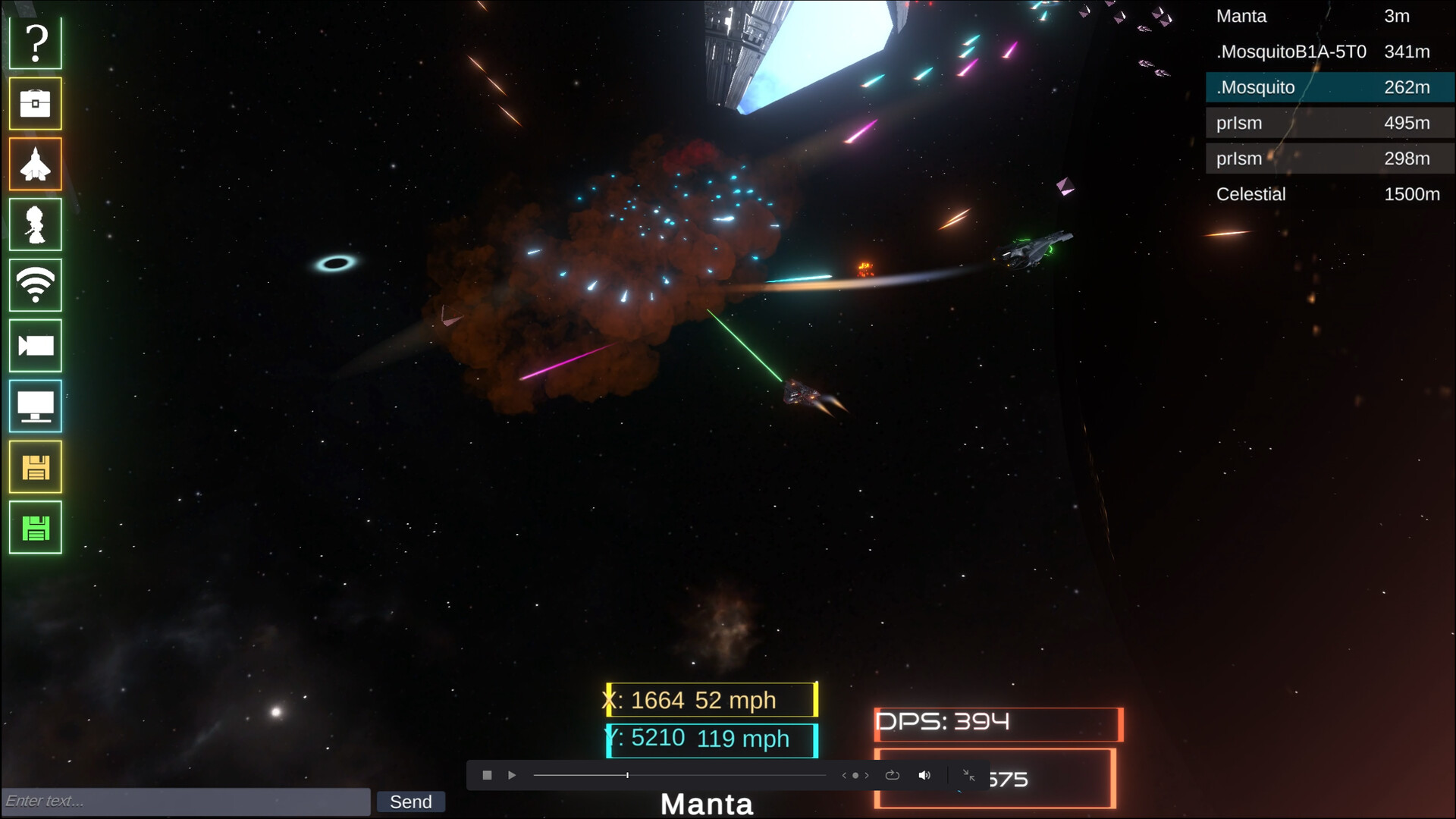Target Celestial in the distance list

[1329, 194]
